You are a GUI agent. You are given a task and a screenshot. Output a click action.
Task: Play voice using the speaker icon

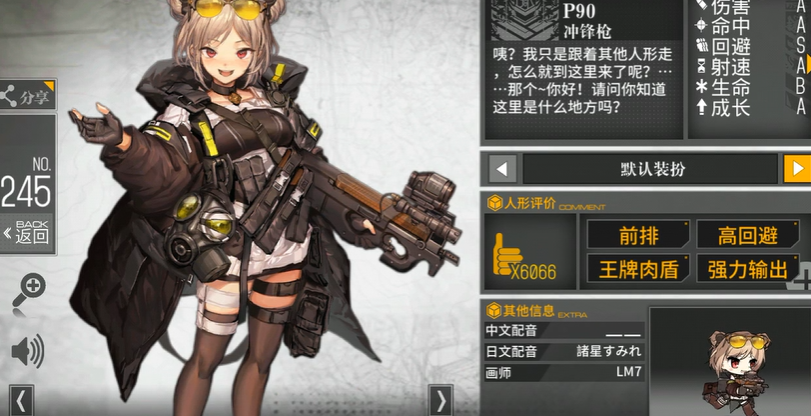[27, 350]
